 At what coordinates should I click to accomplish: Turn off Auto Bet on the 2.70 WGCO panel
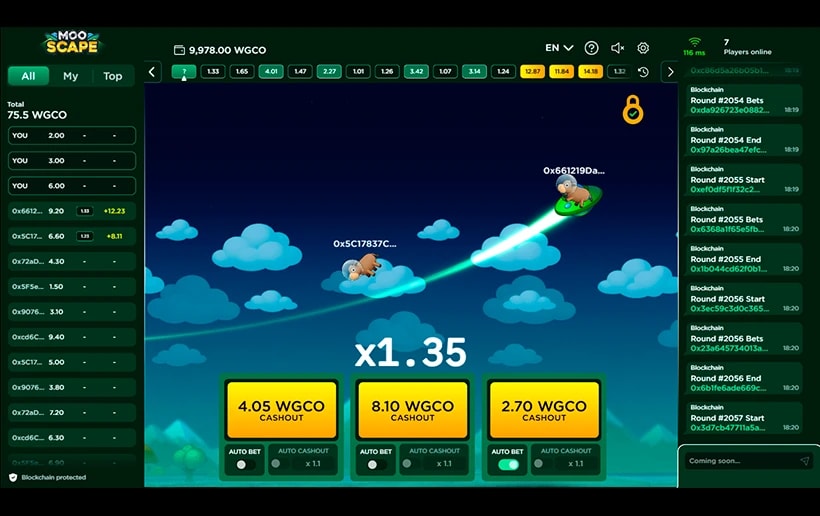pyautogui.click(x=508, y=464)
